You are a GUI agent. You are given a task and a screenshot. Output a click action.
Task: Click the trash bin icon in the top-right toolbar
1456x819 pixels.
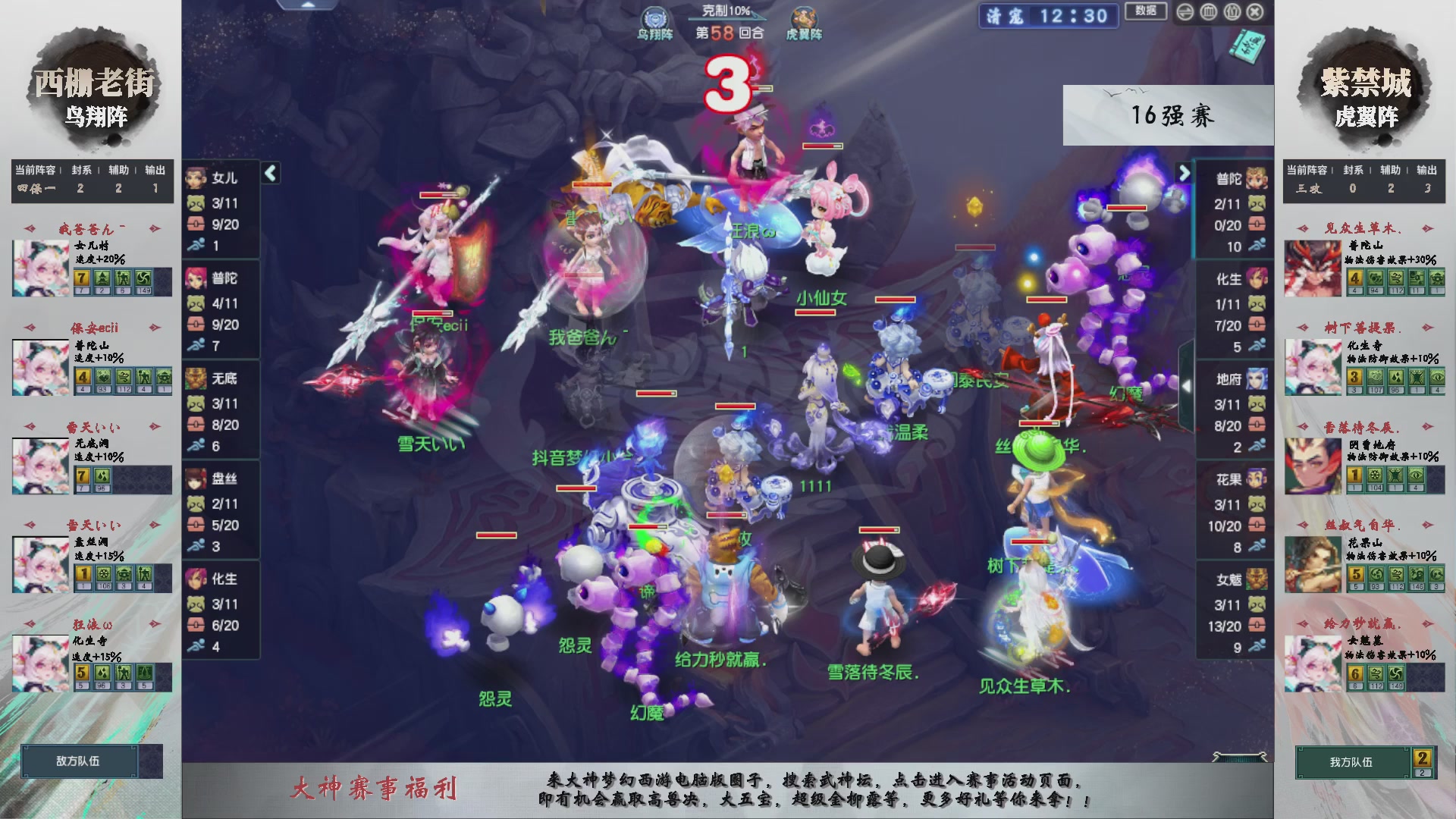[1209, 13]
